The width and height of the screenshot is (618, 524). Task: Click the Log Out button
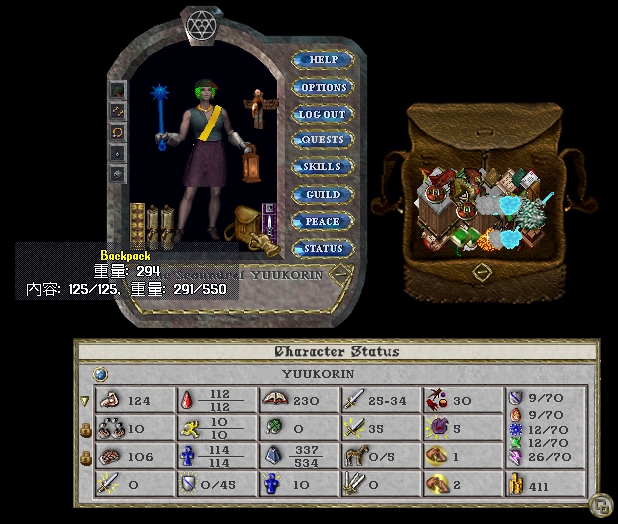(323, 114)
